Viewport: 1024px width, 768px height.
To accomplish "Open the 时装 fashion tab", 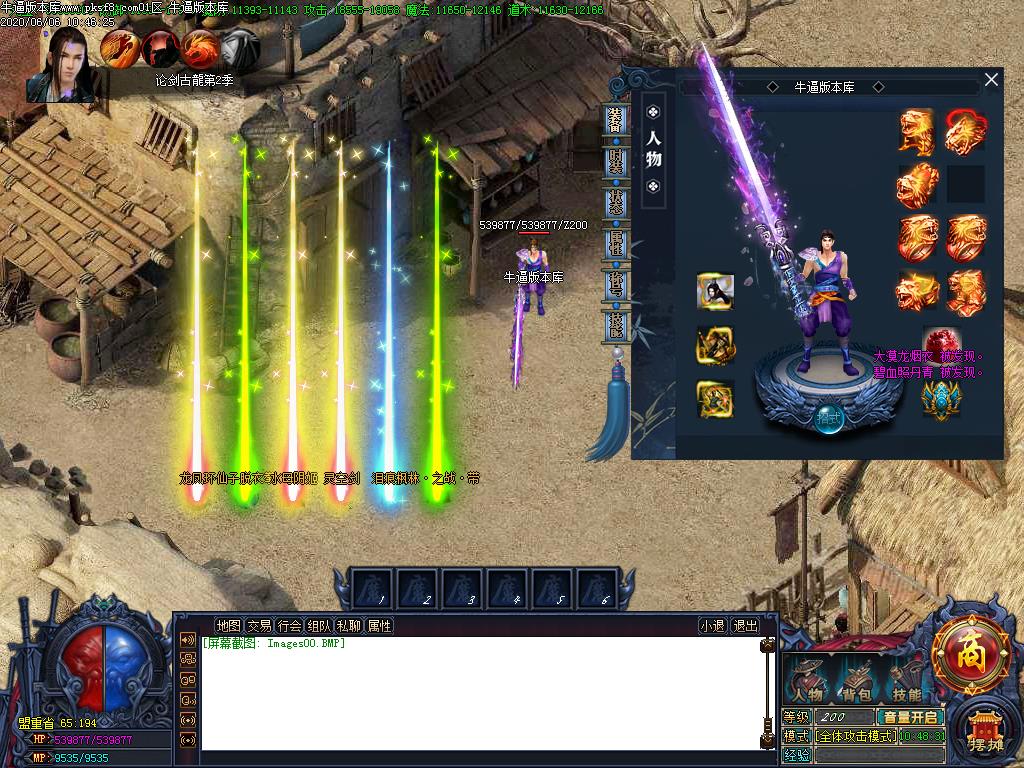I will coord(617,162).
